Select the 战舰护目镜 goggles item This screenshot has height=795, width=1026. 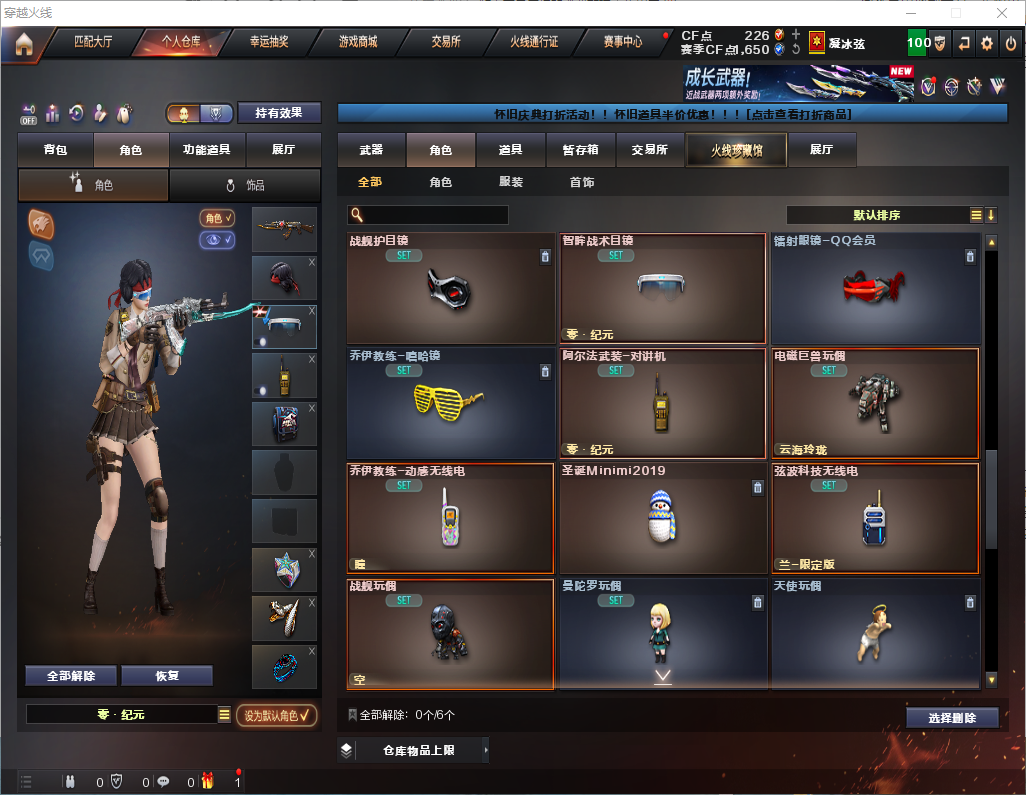click(450, 289)
